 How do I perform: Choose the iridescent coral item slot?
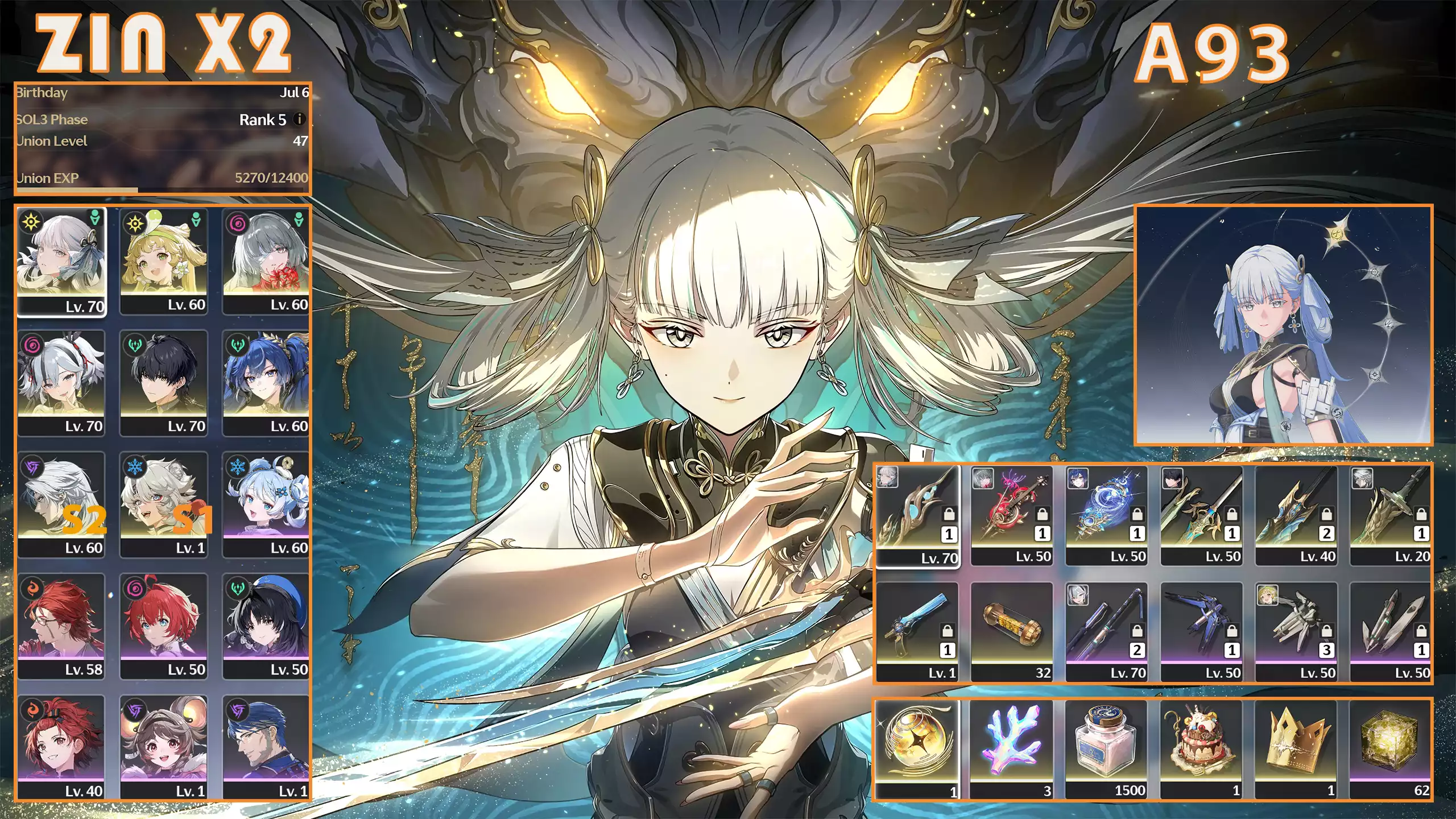[x=1012, y=748]
